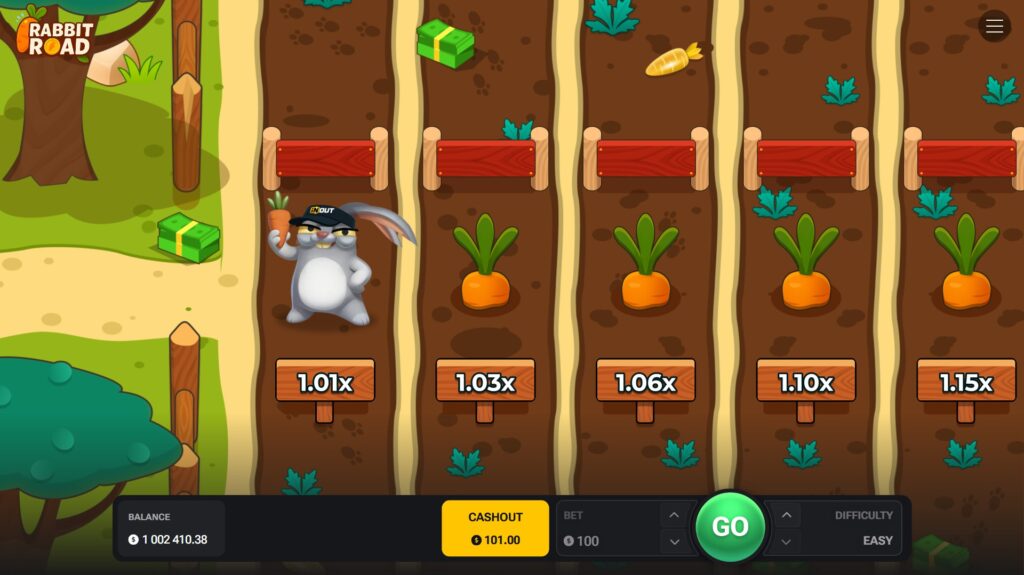
Task: Lower difficulty with the down arrow
Action: [786, 542]
